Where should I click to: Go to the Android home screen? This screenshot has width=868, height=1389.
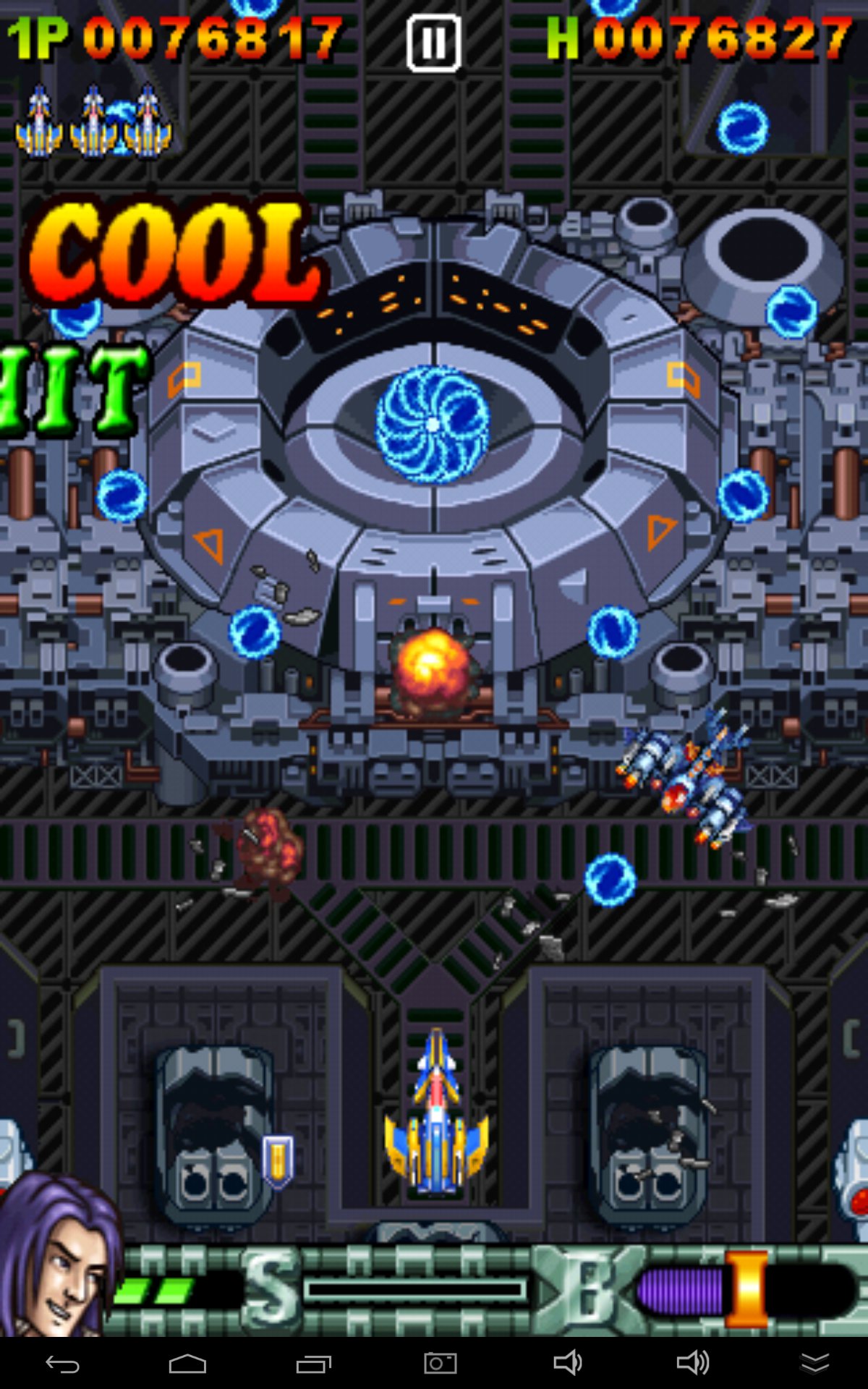coord(187,1364)
